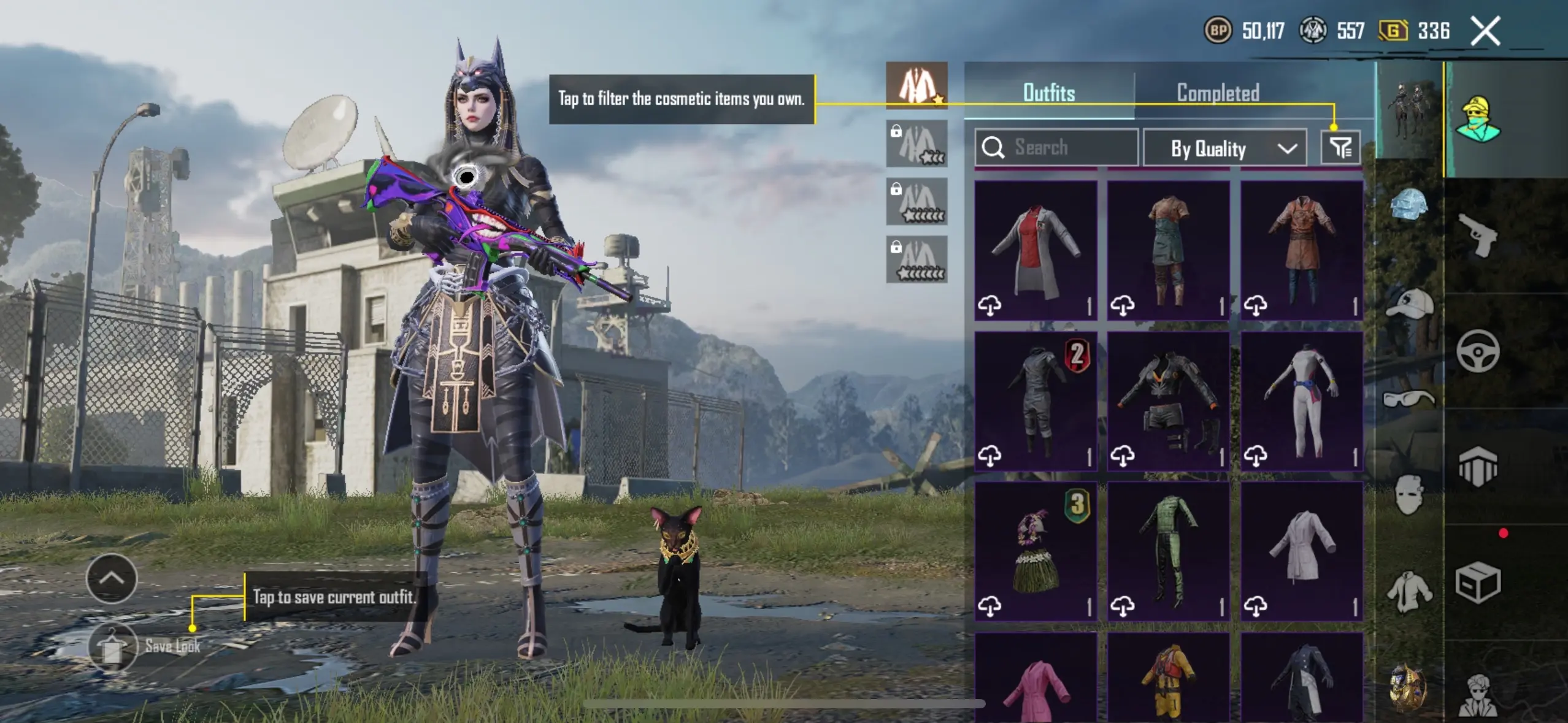
Task: Select the Outfits tab
Action: pyautogui.click(x=1049, y=93)
